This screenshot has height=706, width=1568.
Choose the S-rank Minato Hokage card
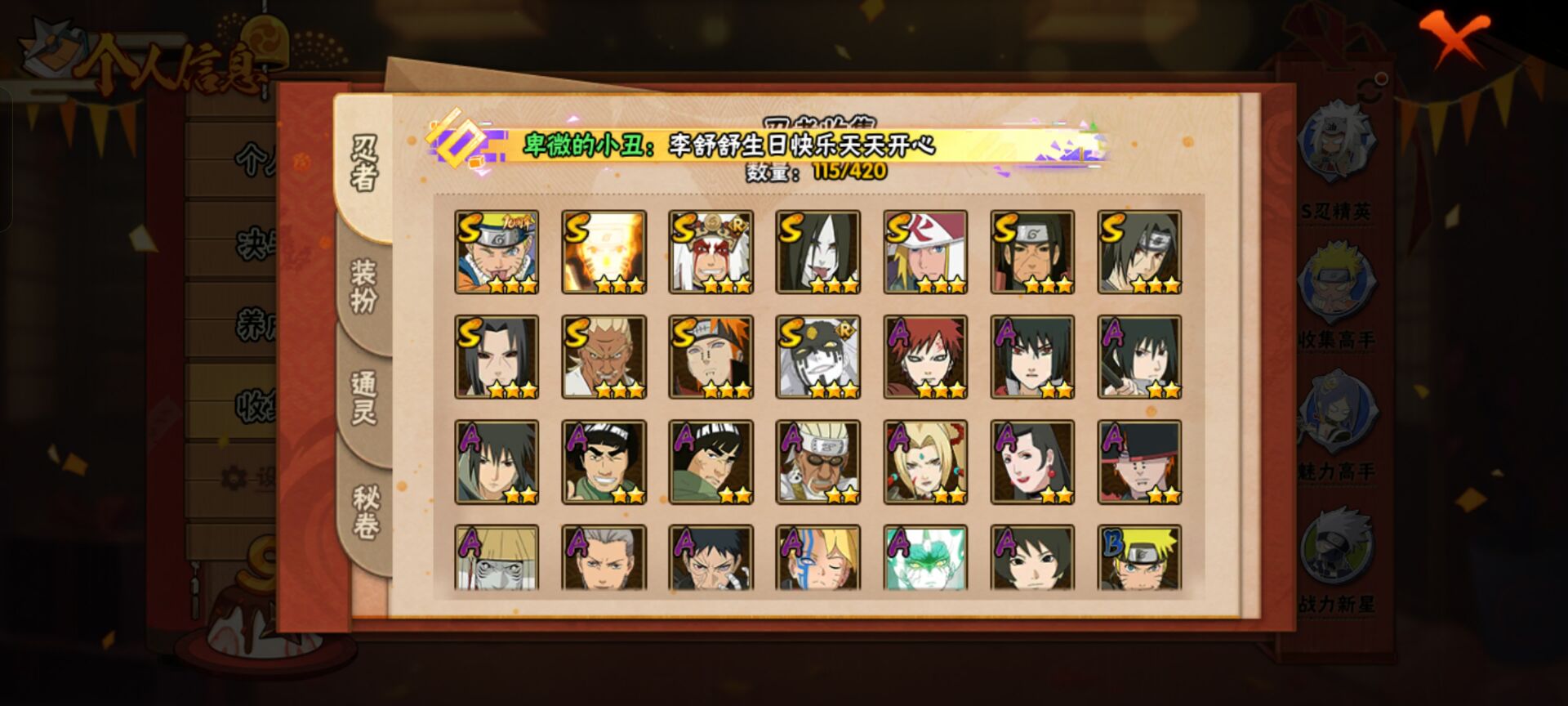[925, 252]
